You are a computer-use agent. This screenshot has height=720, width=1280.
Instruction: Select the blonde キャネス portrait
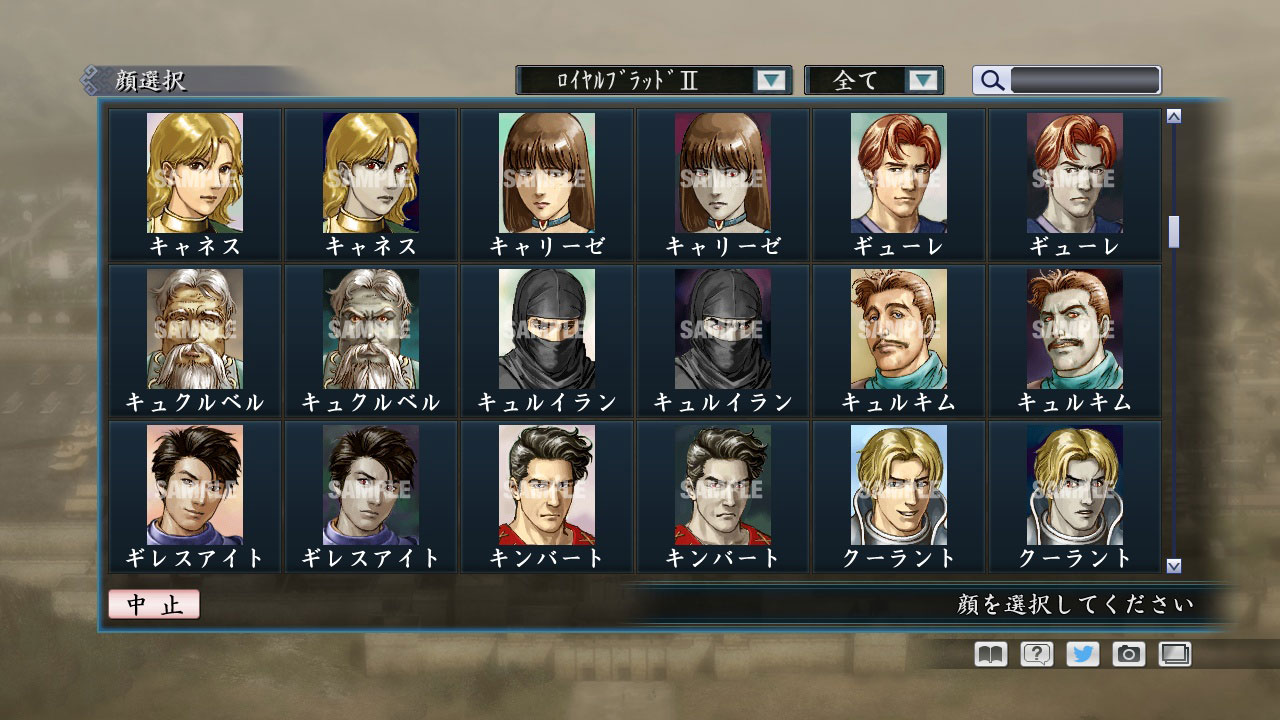(x=193, y=175)
